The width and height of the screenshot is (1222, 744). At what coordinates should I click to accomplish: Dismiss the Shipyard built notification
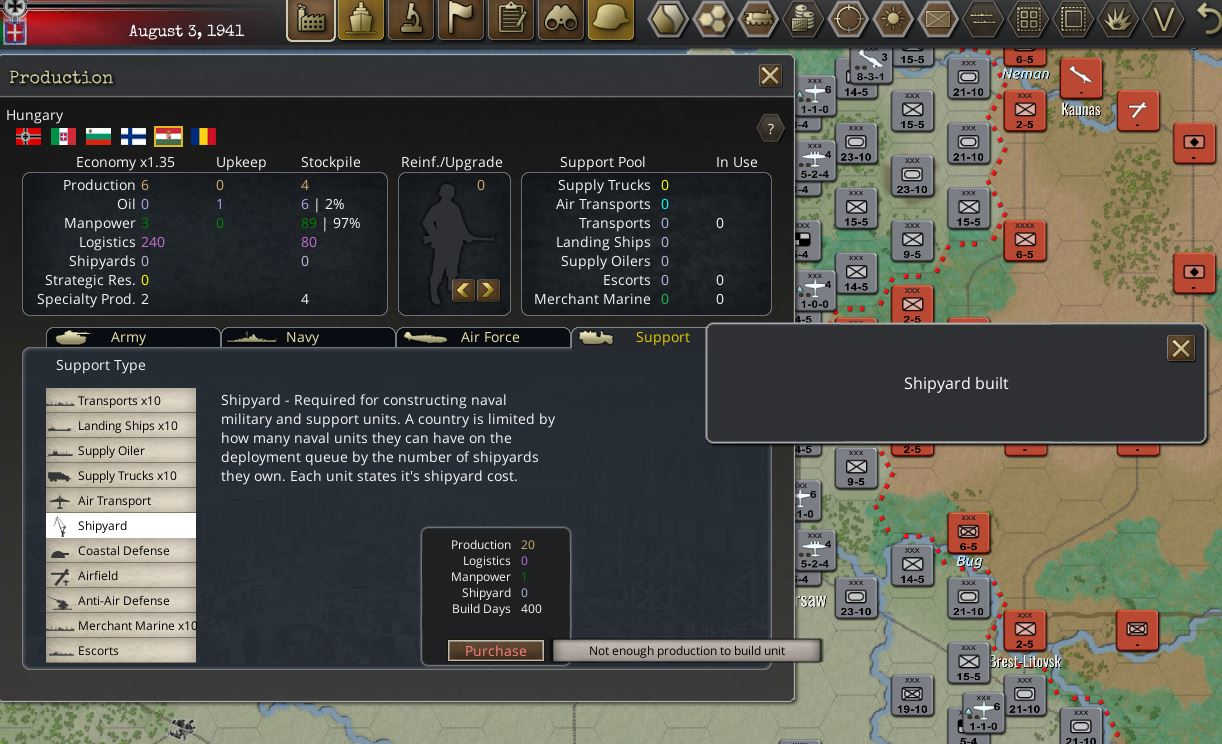[x=1180, y=348]
